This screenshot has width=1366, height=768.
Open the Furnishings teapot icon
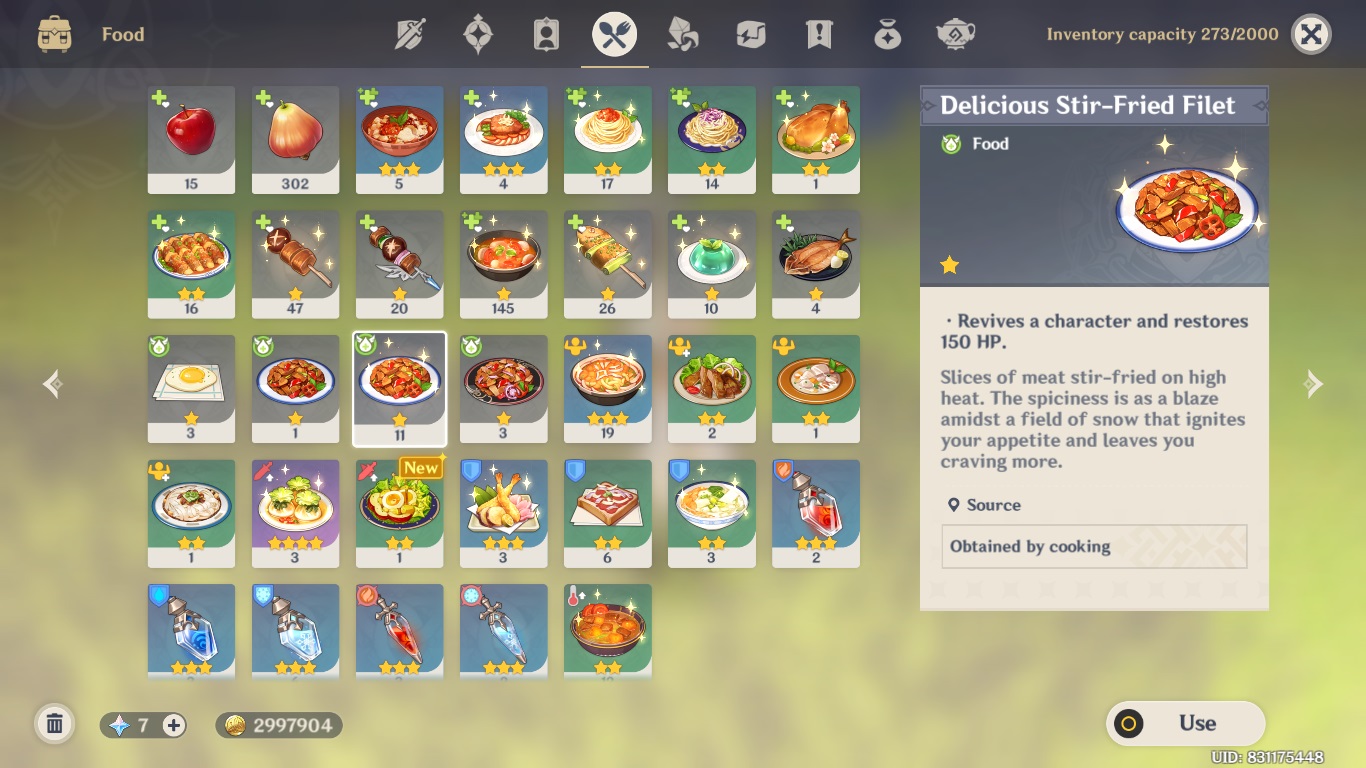tap(954, 33)
